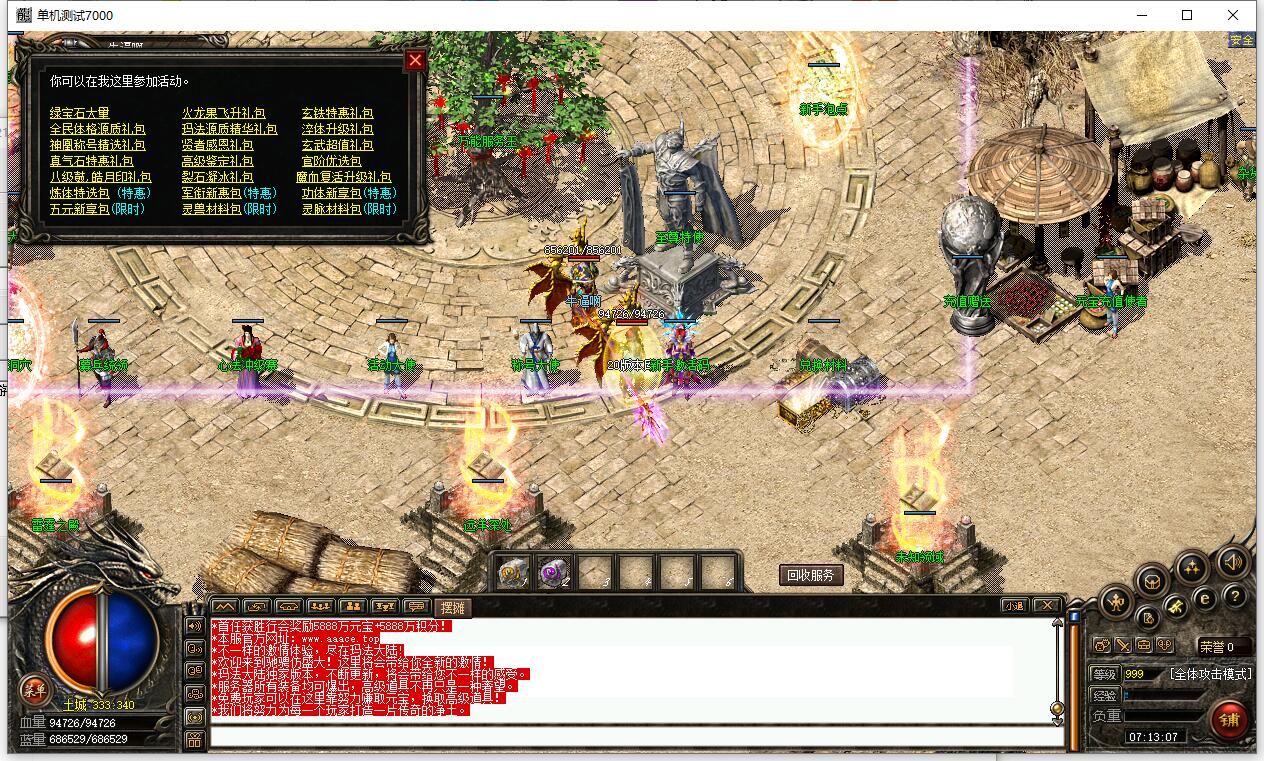Image resolution: width=1264 pixels, height=761 pixels.
Task: Toggle the sound speaker icon
Action: click(1233, 564)
